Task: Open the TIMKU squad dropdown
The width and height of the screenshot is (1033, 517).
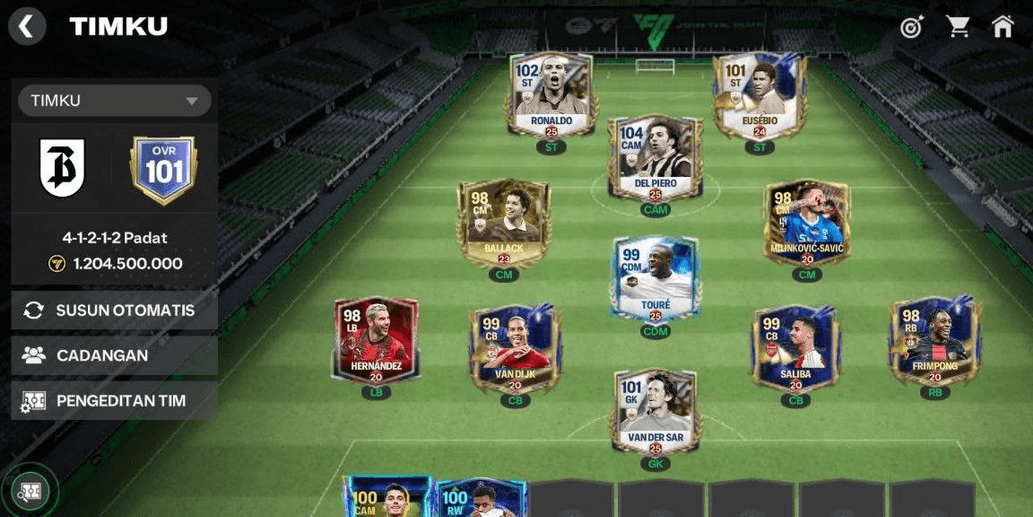Action: 114,100
